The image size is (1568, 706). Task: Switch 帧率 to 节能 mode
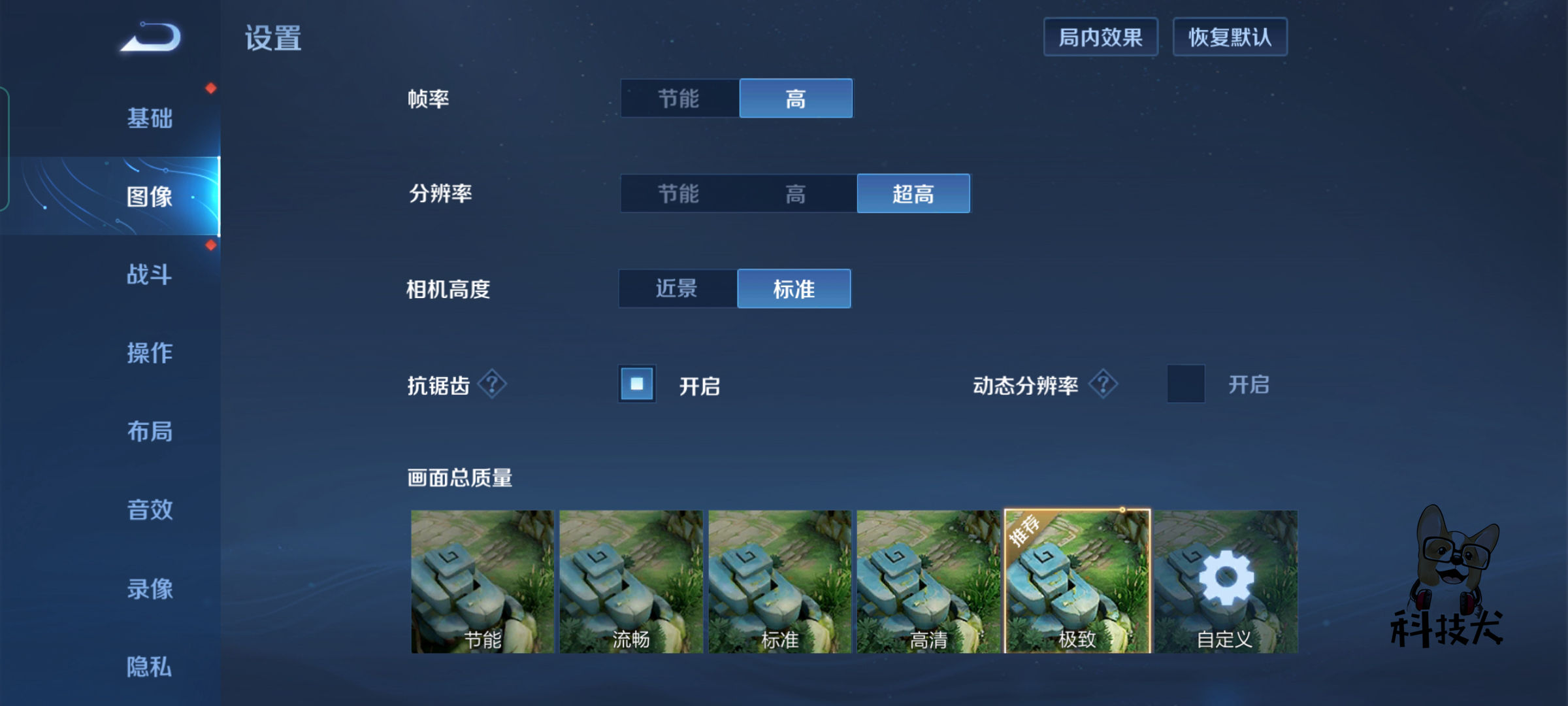click(678, 98)
